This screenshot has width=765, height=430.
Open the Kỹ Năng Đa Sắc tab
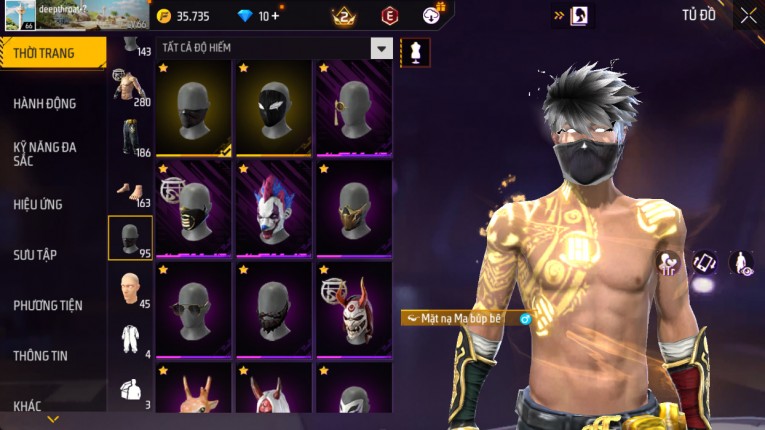pyautogui.click(x=45, y=153)
